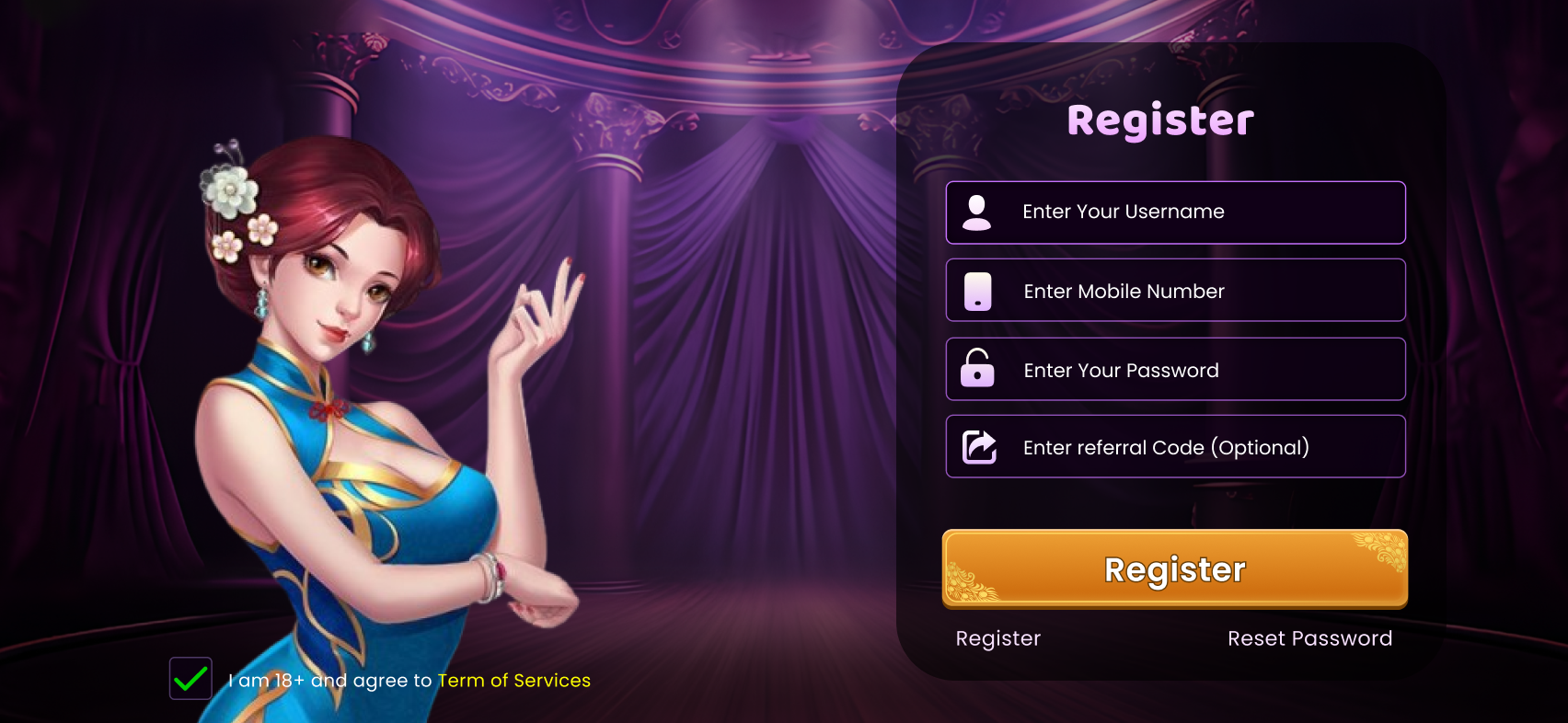This screenshot has height=723, width=1568.
Task: Click the smartphone icon in the mobile field
Action: [977, 290]
